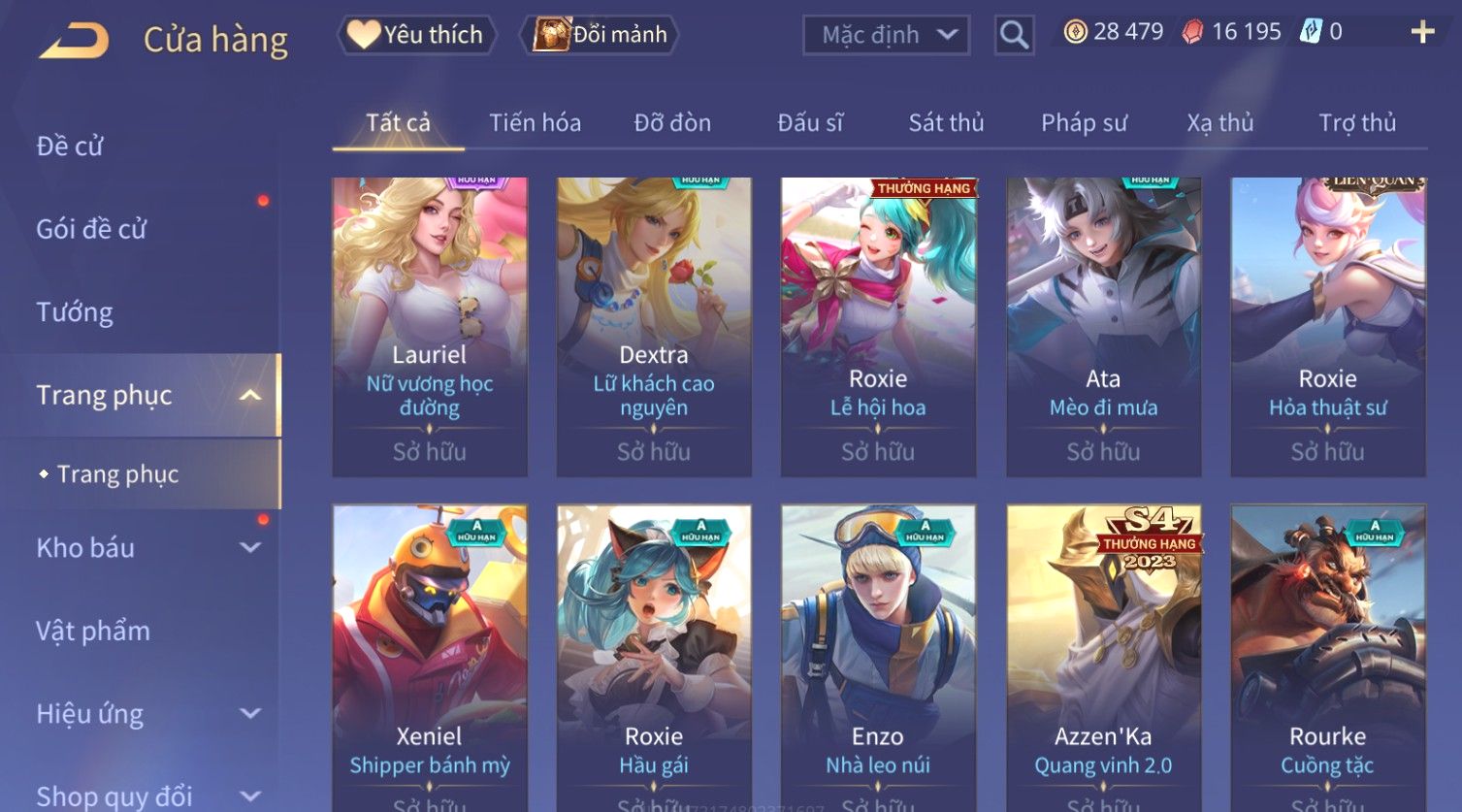This screenshot has width=1462, height=812.
Task: Switch to the Sát thủ tab
Action: [946, 123]
